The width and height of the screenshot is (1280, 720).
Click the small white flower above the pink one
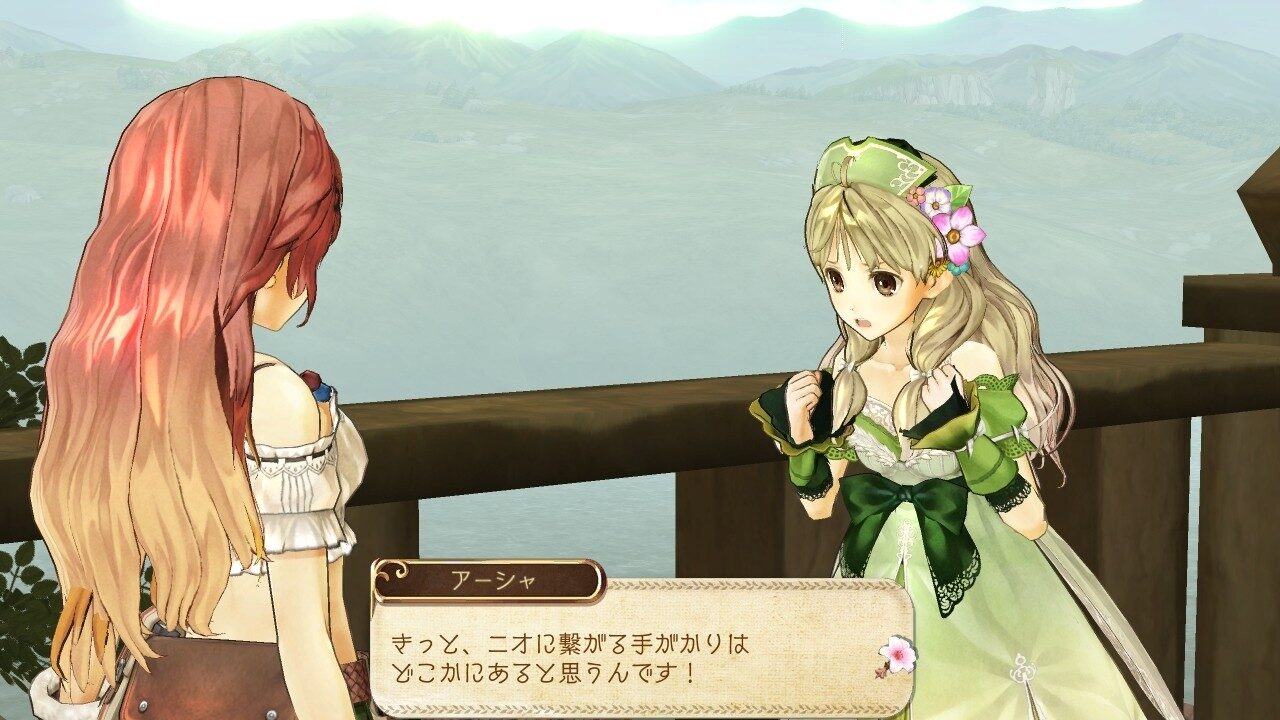(936, 204)
